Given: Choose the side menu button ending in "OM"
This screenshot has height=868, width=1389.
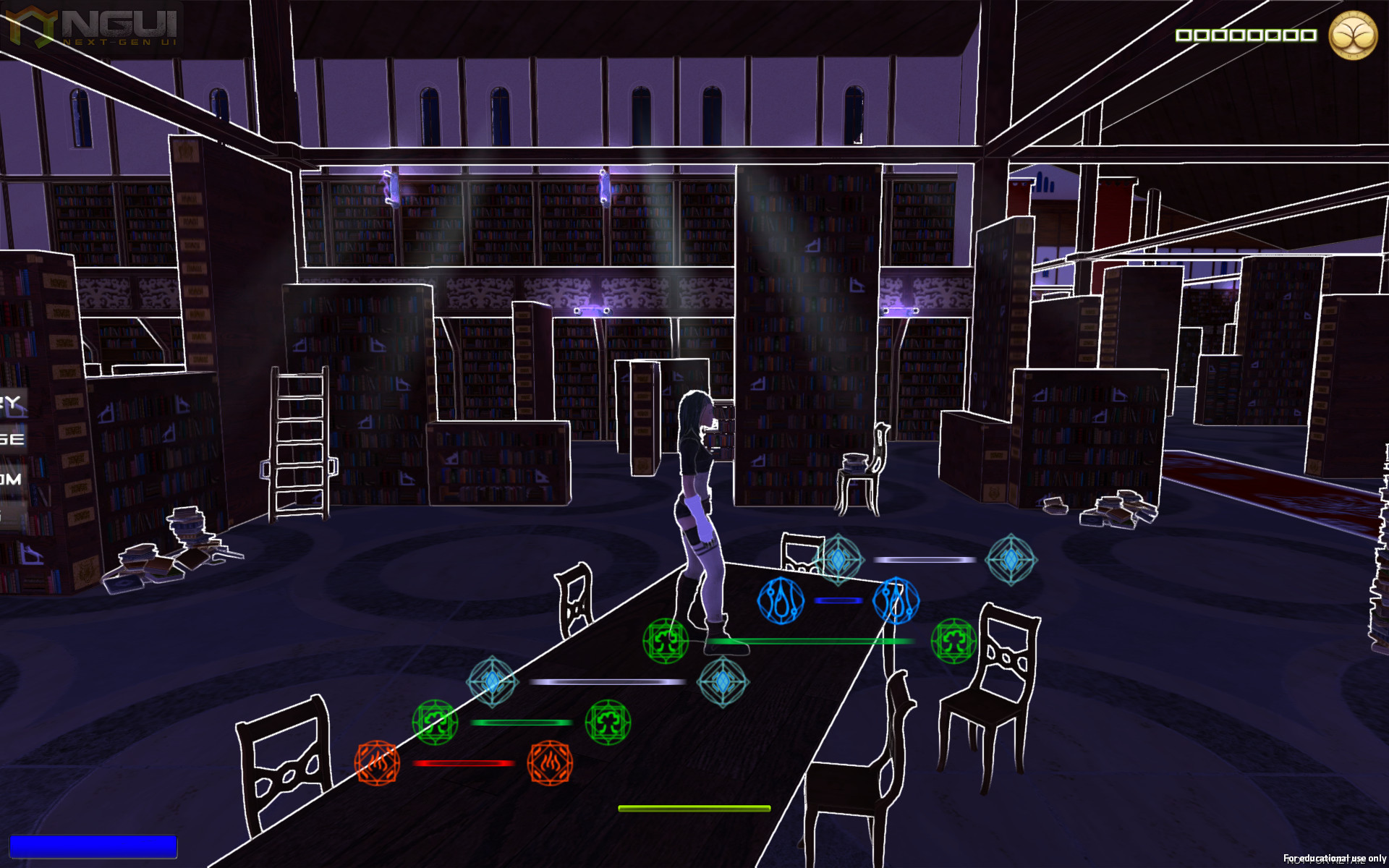Looking at the screenshot, I should click(x=12, y=479).
